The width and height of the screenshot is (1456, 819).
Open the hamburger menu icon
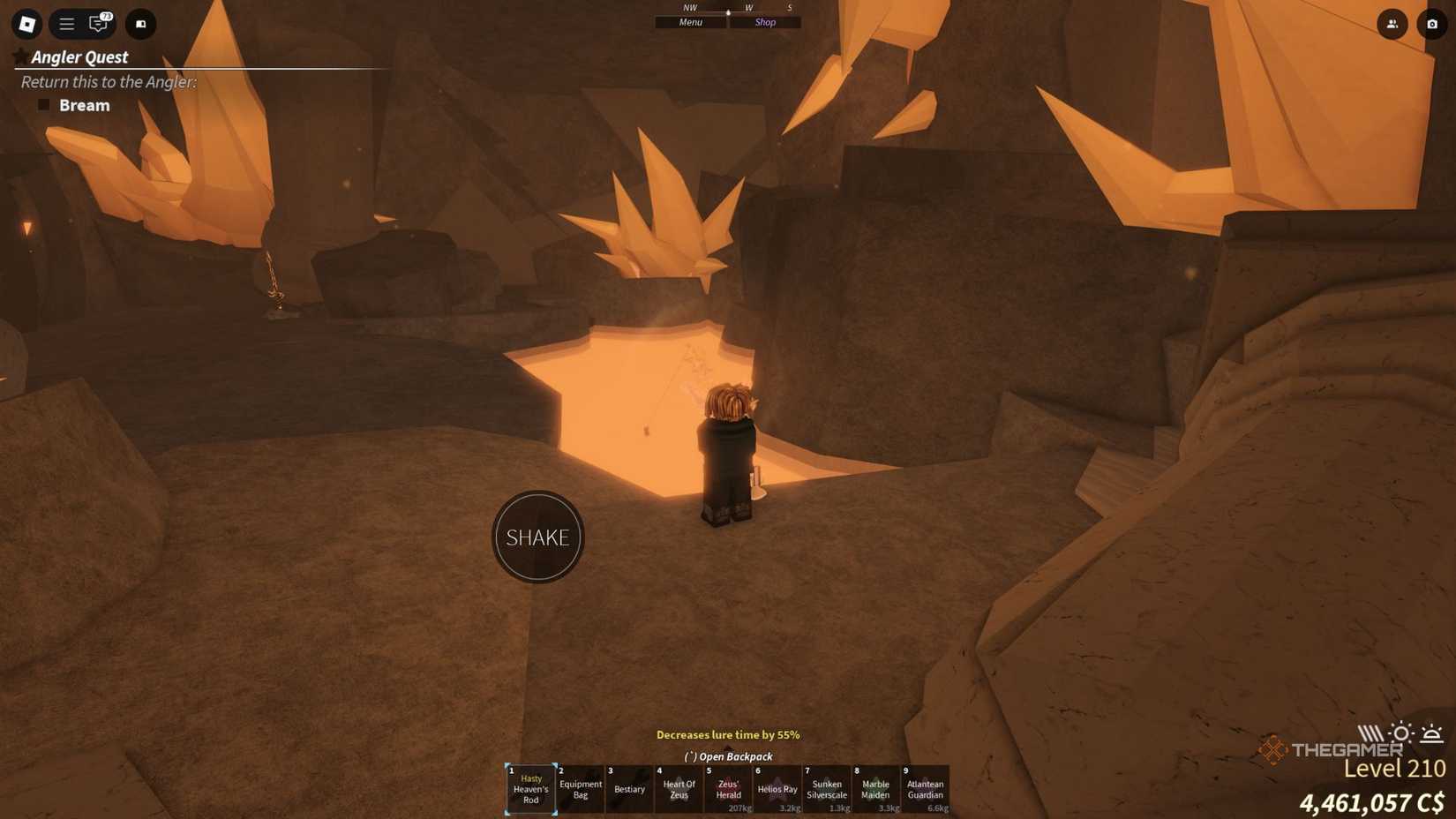tap(65, 24)
